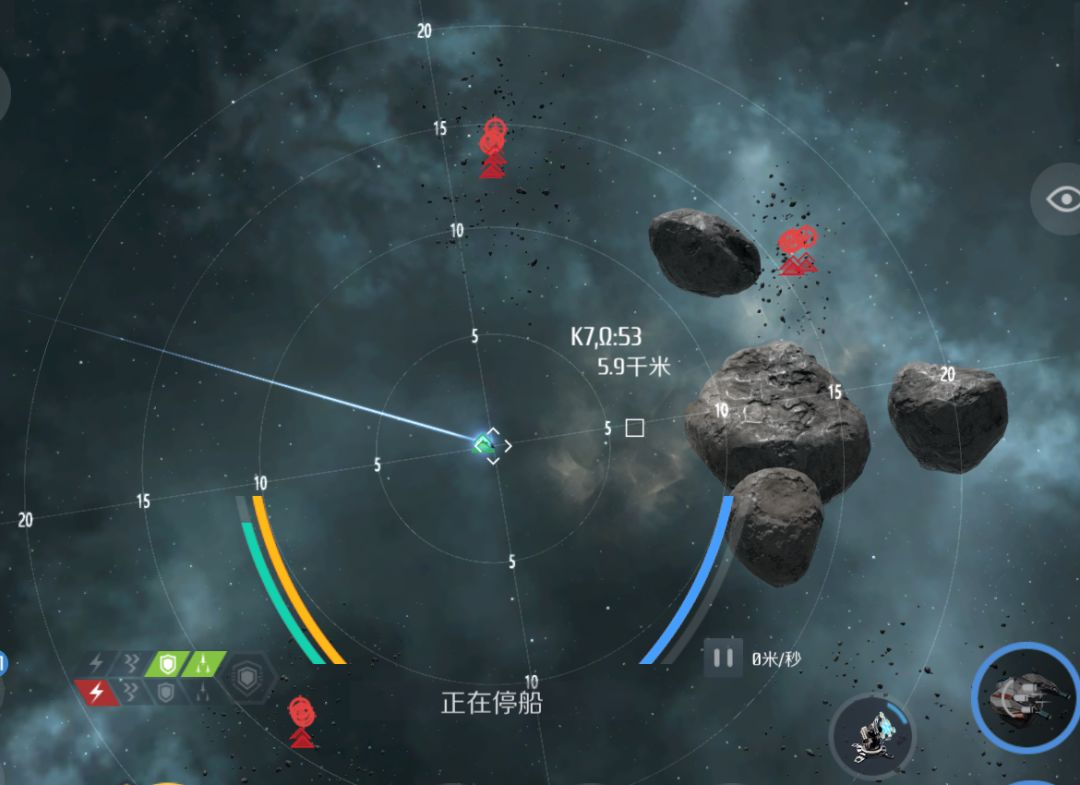This screenshot has width=1080, height=785.
Task: Target the red enemy marker near the top 15 label
Action: [491, 148]
